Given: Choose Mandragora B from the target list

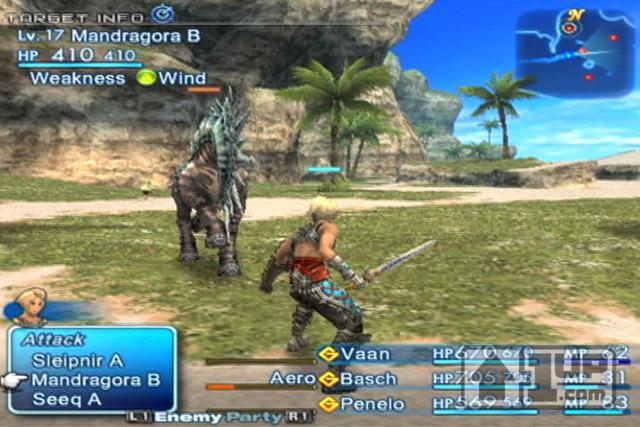Looking at the screenshot, I should (x=95, y=380).
